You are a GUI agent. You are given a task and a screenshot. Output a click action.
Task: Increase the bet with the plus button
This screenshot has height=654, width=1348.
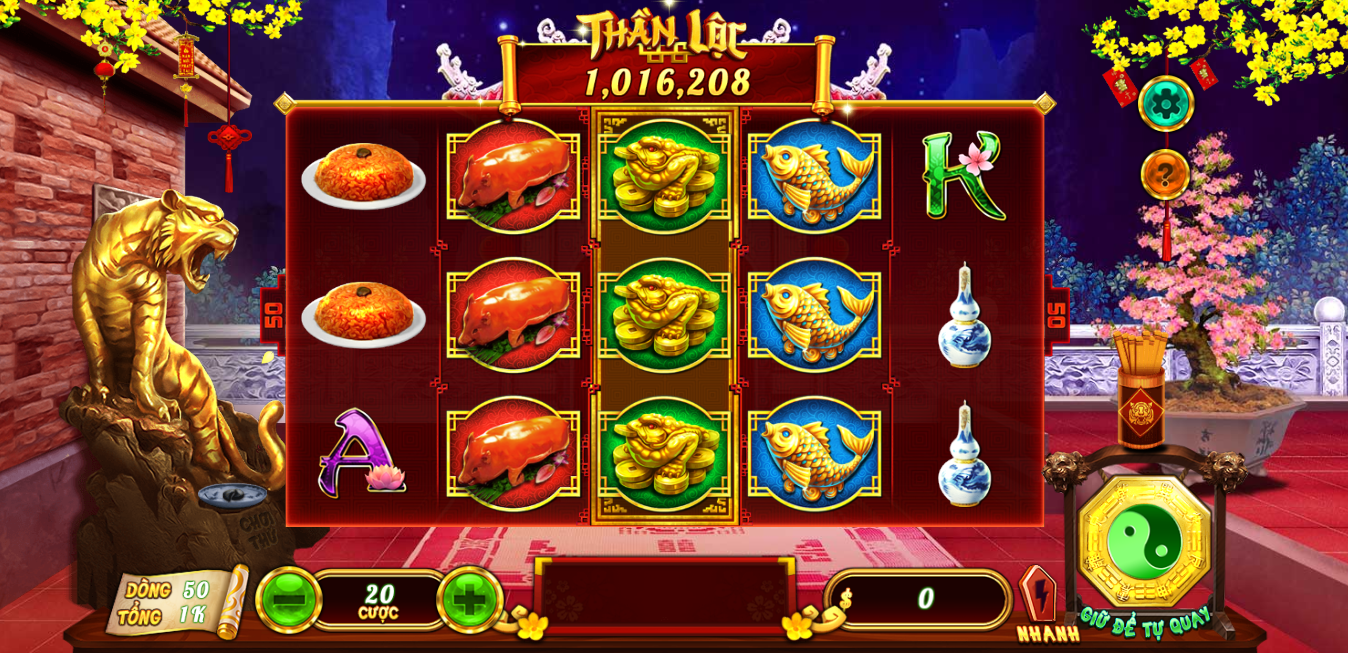coord(469,600)
